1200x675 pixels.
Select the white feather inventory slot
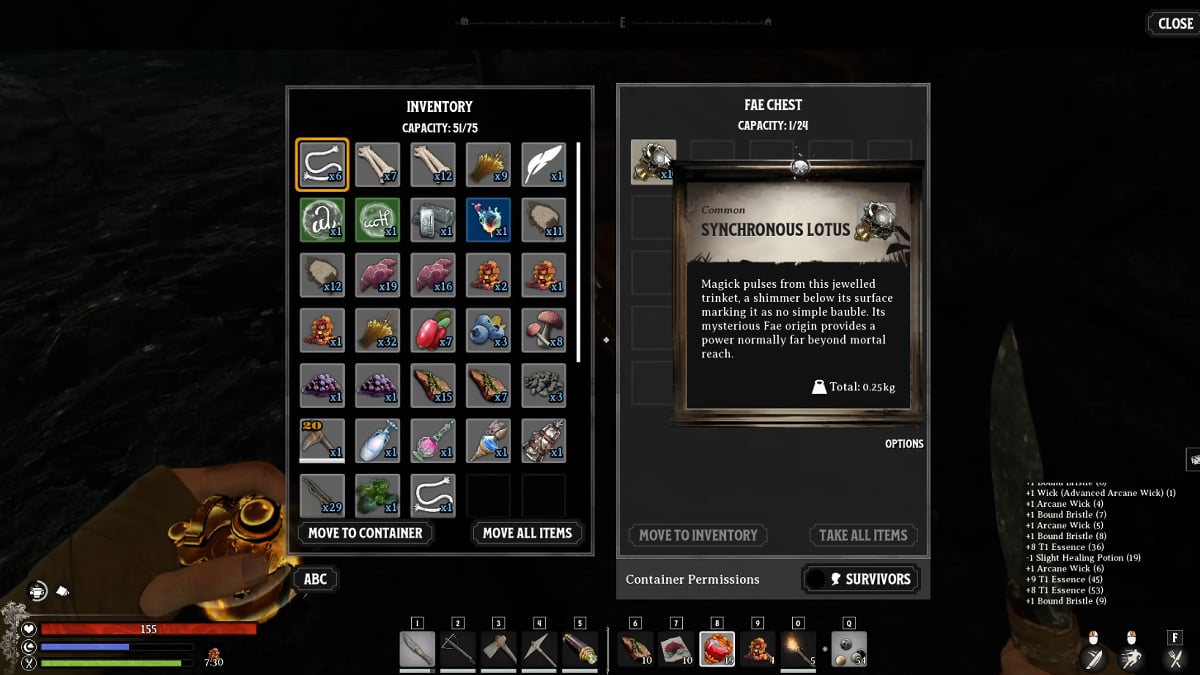[543, 164]
